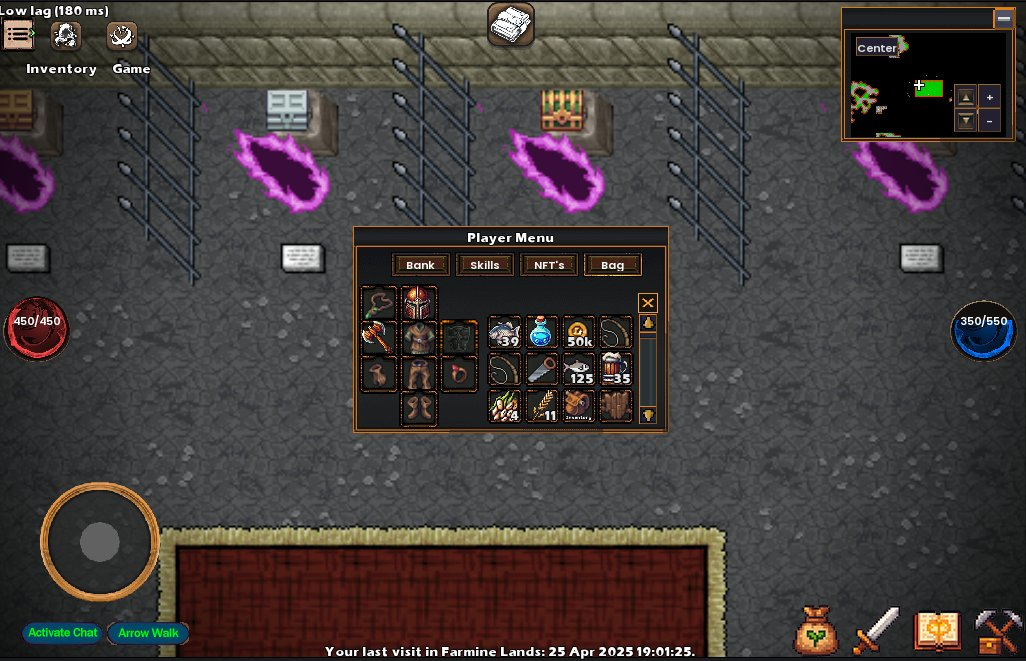Image resolution: width=1026 pixels, height=661 pixels.
Task: Select the Bag tab
Action: (x=613, y=265)
